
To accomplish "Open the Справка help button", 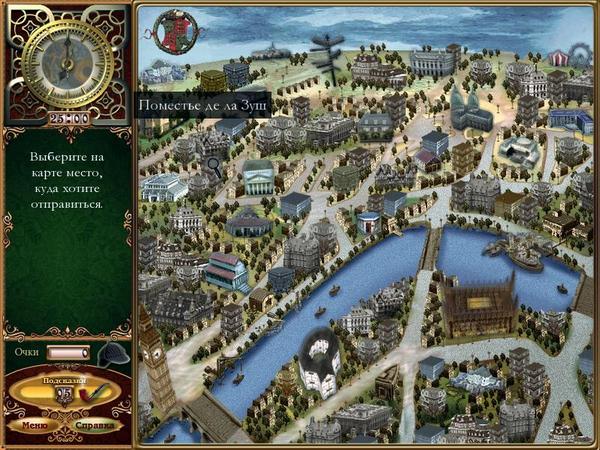I will coord(96,423).
